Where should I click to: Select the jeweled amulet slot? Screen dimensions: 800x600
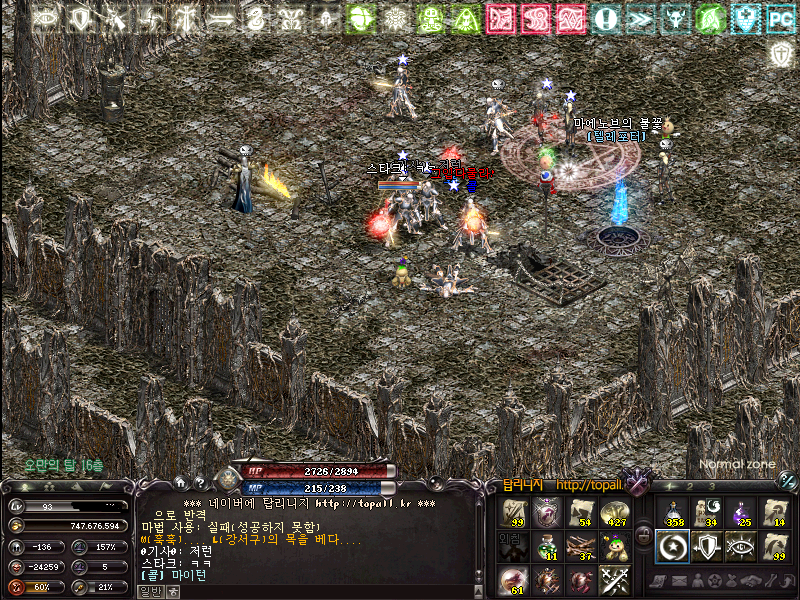(548, 513)
